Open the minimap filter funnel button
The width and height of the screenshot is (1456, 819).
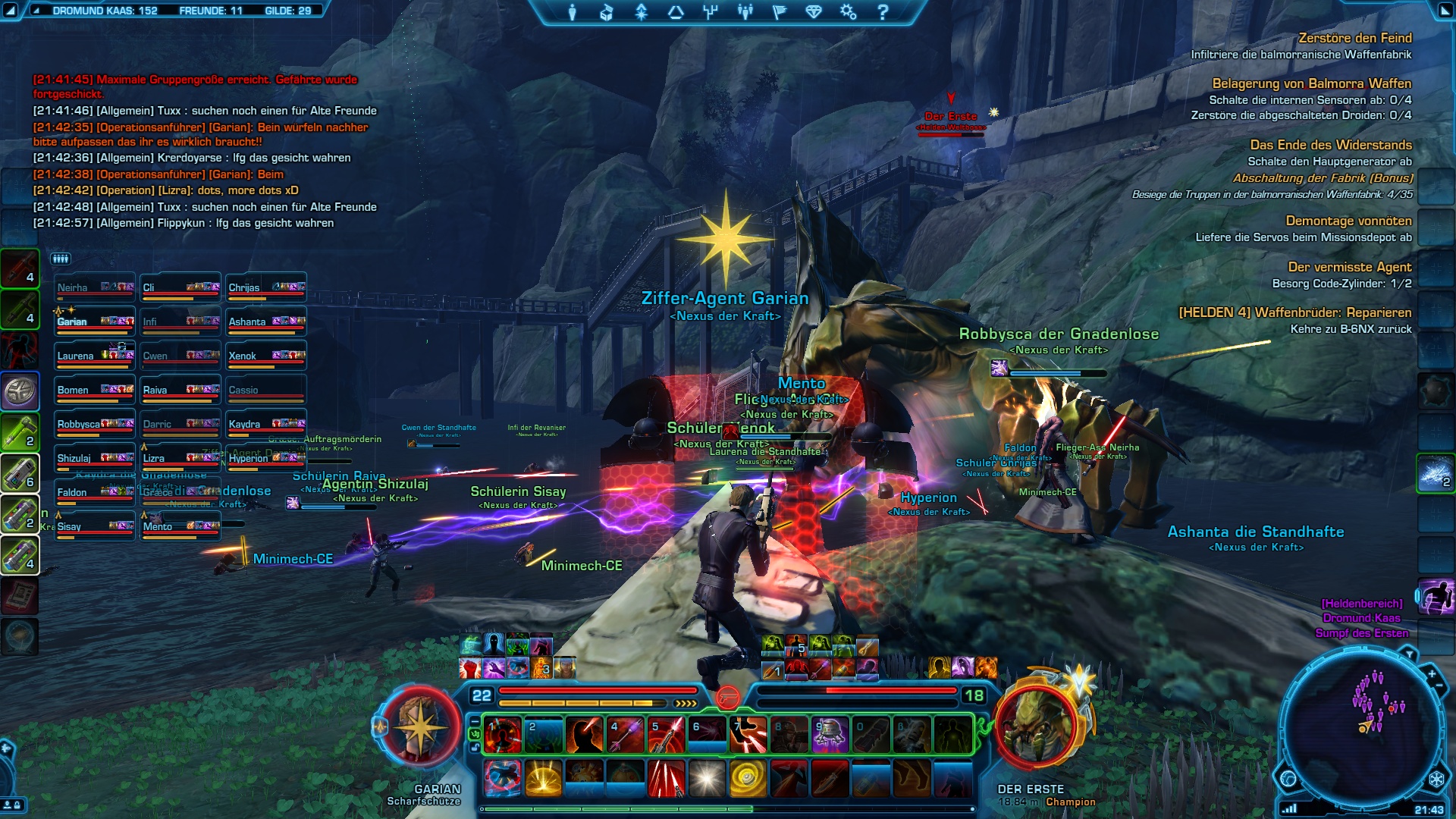[x=1408, y=653]
